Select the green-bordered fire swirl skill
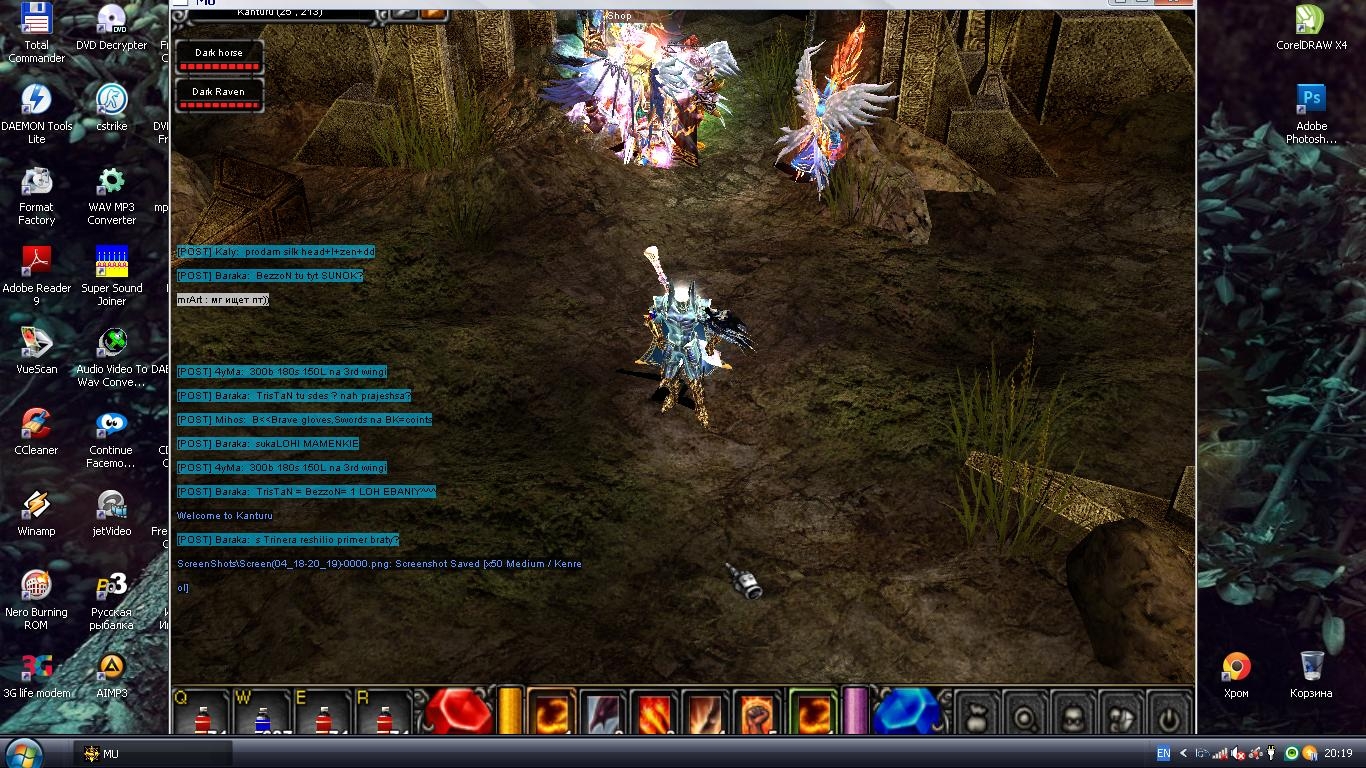 pos(812,714)
